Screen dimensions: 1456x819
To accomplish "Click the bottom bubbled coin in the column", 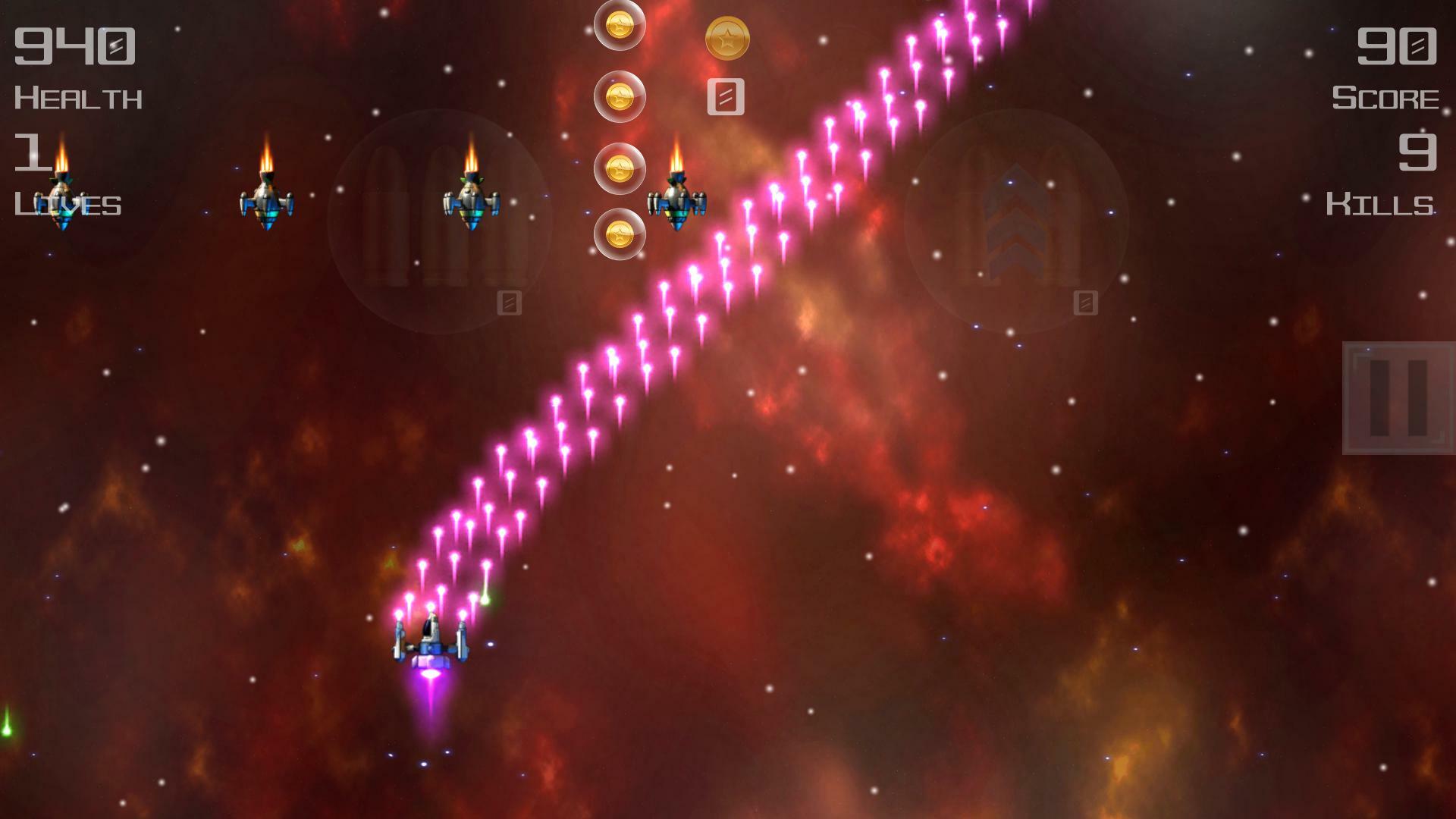I will coord(618,235).
